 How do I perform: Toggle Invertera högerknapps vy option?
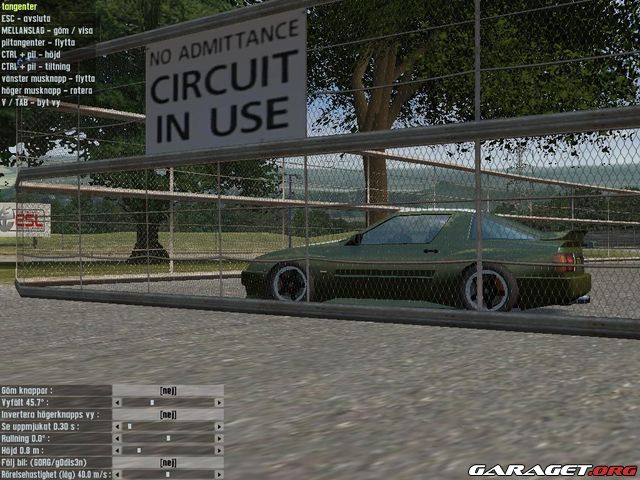(x=168, y=414)
